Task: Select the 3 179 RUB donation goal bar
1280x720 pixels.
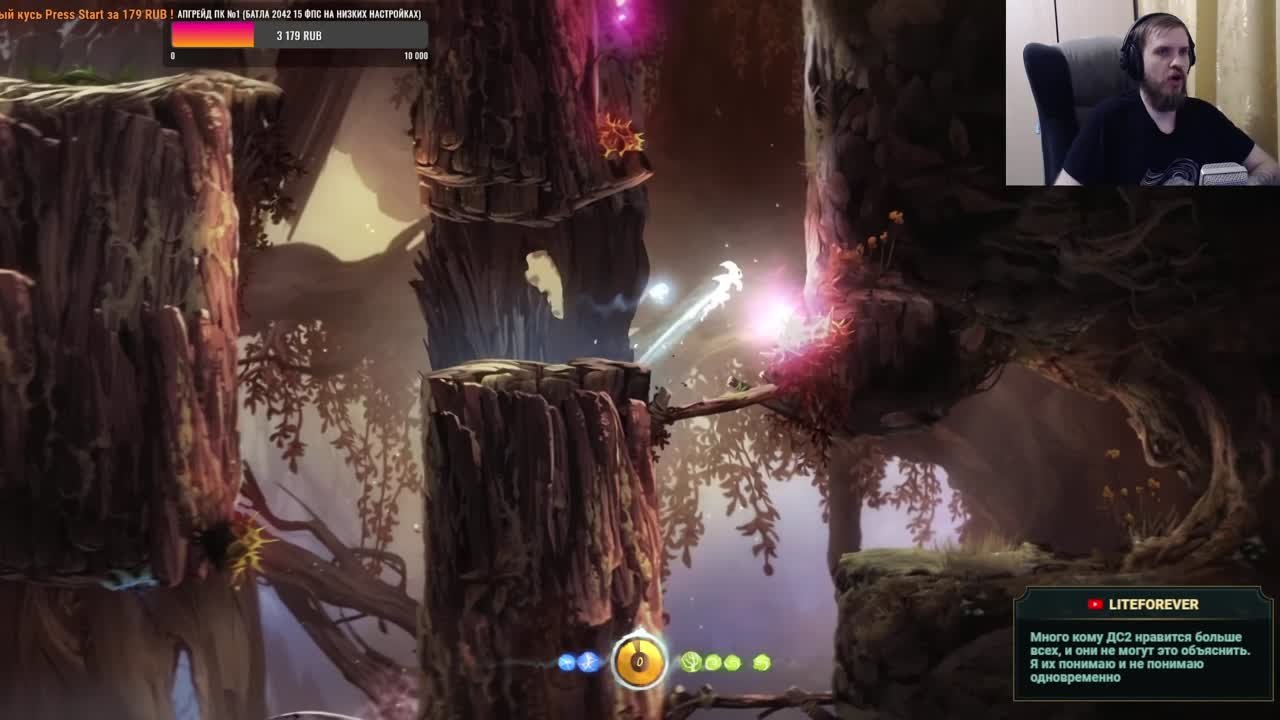Action: pos(299,36)
